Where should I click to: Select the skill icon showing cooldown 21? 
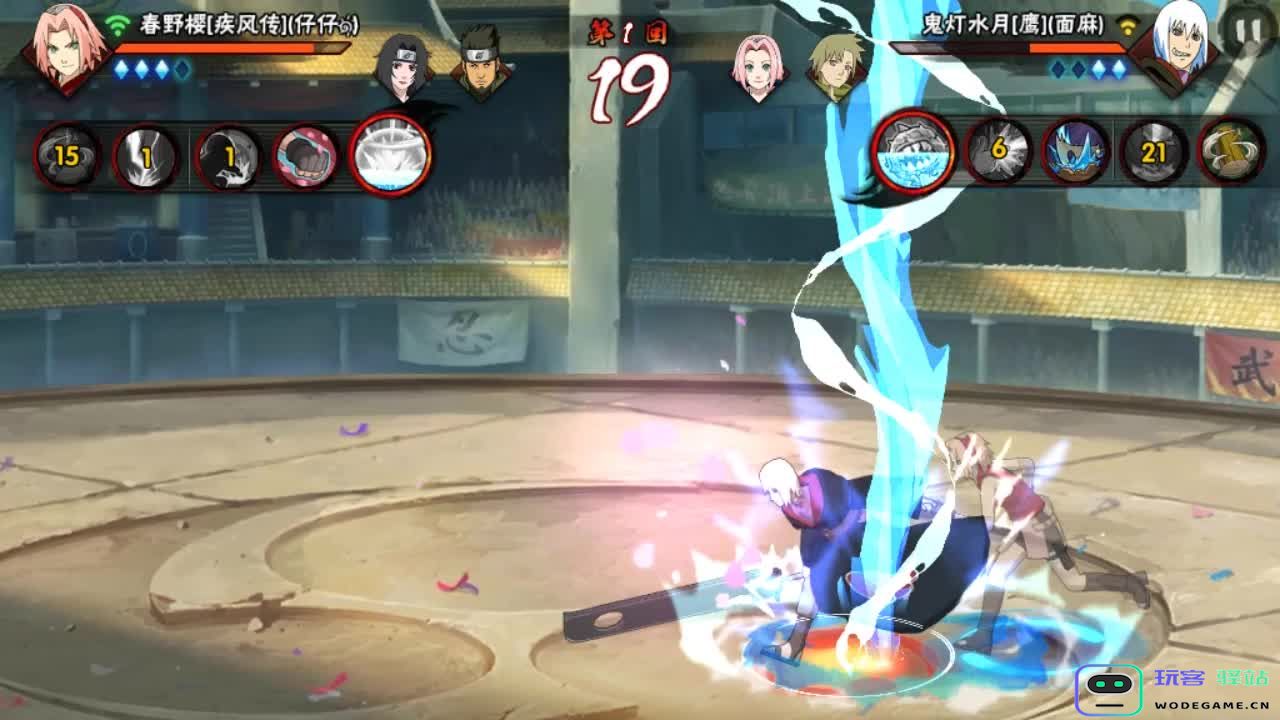pyautogui.click(x=1154, y=153)
